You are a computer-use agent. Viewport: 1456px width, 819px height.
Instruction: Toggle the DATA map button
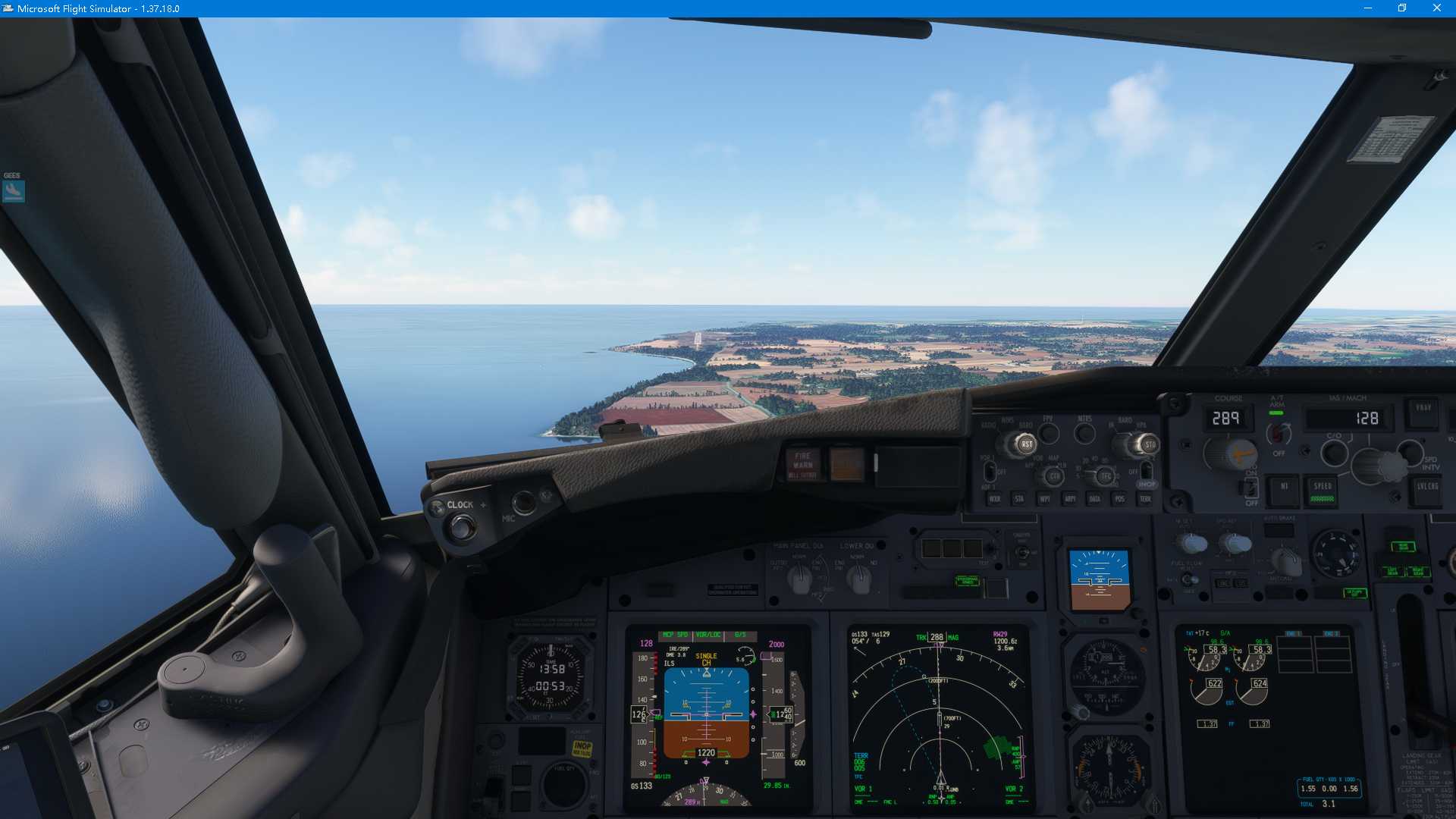[x=1094, y=499]
